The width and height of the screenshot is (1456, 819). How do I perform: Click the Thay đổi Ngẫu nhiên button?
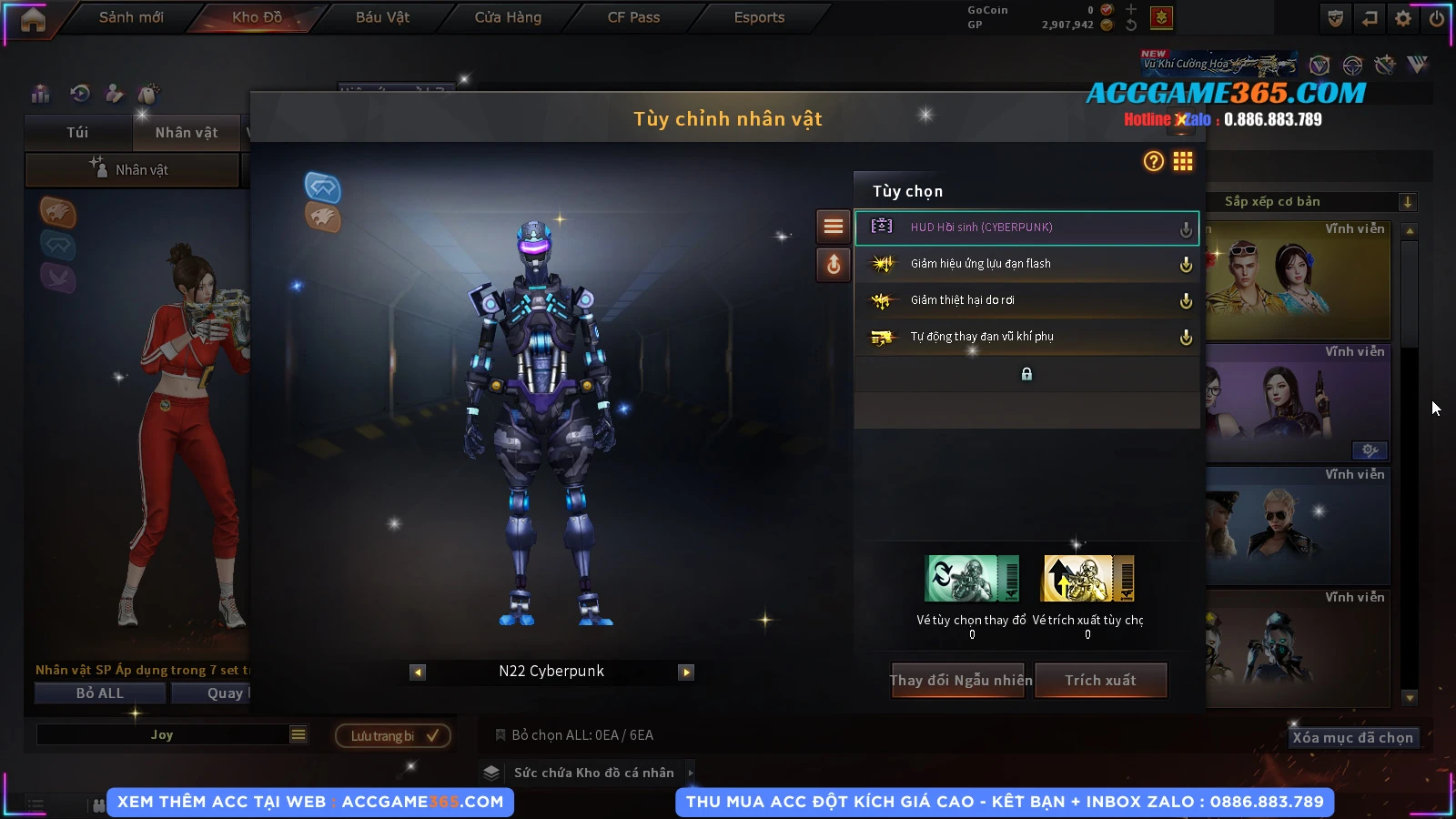click(960, 681)
